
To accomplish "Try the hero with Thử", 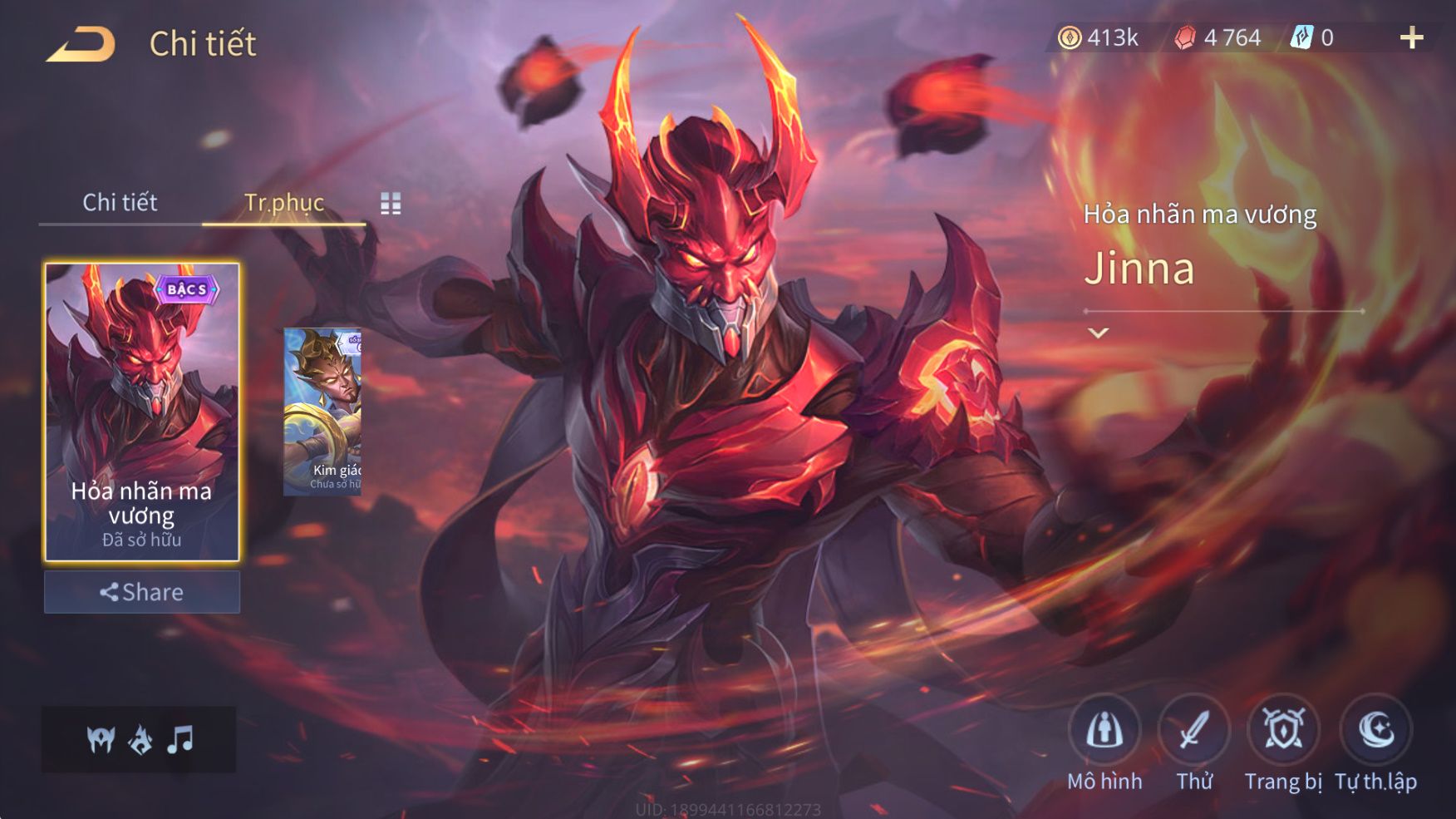I will 1193,732.
